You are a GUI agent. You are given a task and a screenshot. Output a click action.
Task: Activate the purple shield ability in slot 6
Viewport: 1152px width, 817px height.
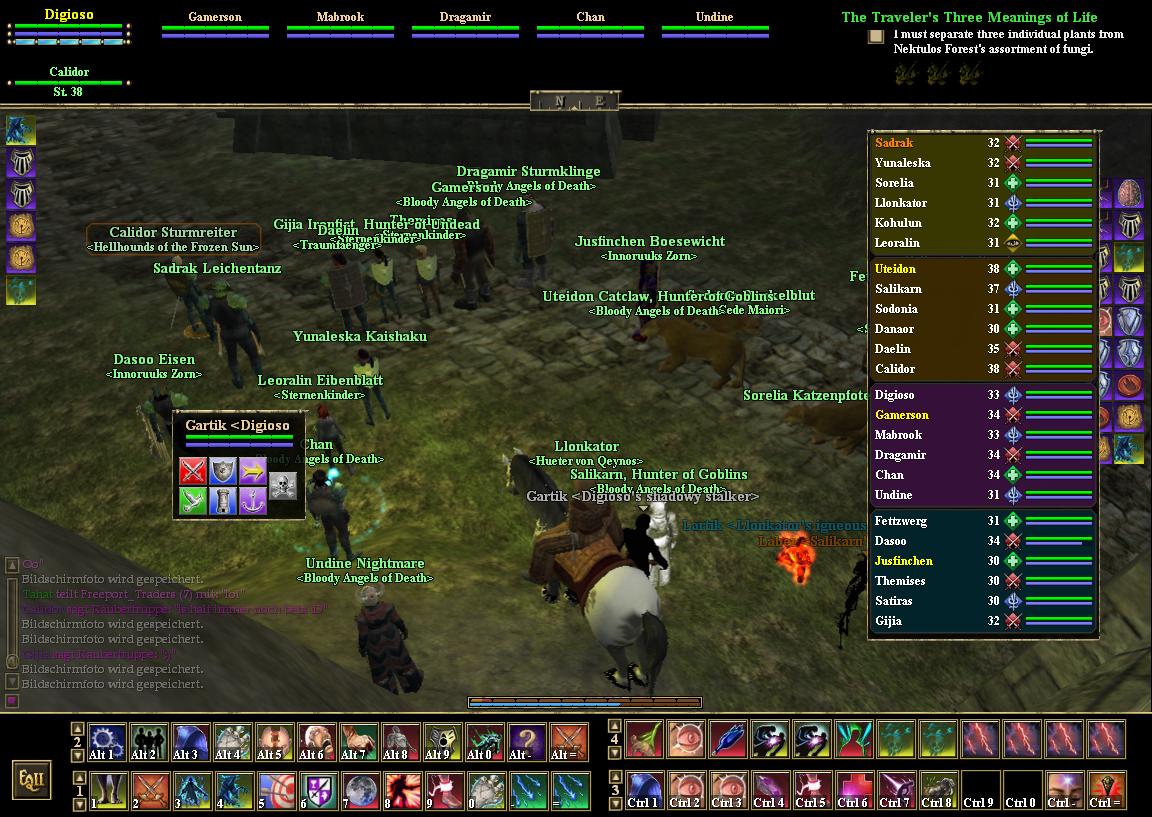[317, 790]
